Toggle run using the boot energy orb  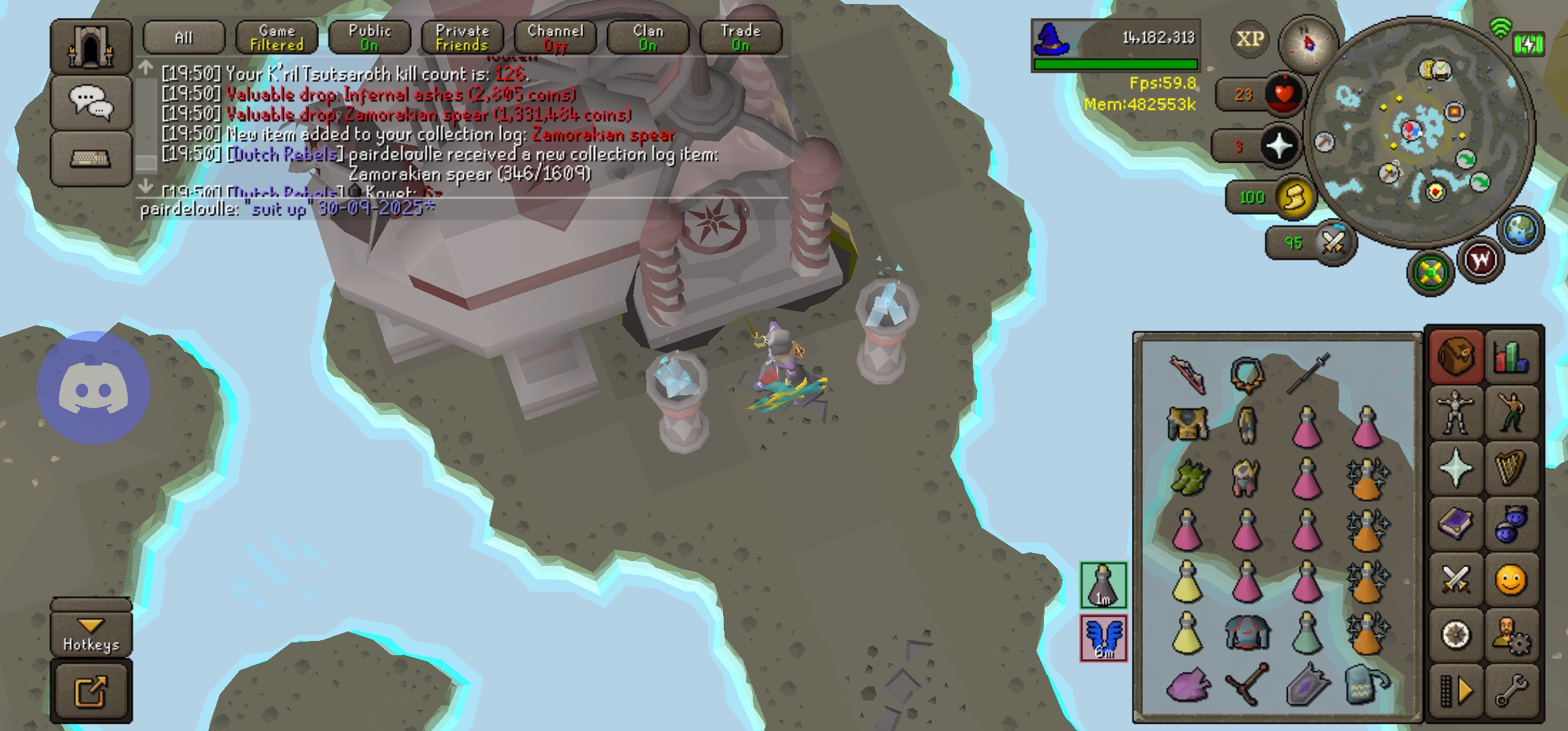(1294, 198)
